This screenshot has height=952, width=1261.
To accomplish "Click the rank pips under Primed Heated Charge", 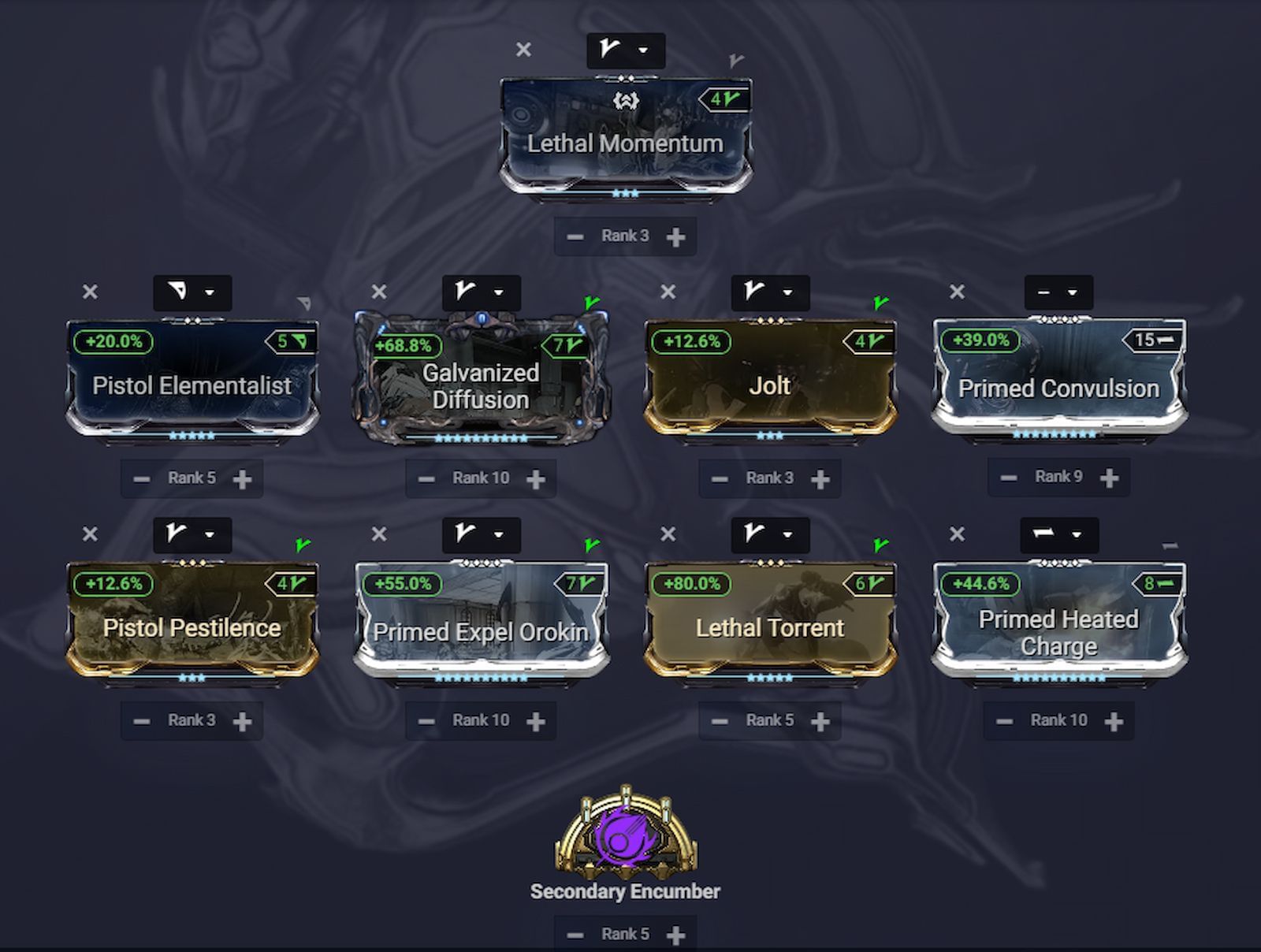I will point(1060,679).
